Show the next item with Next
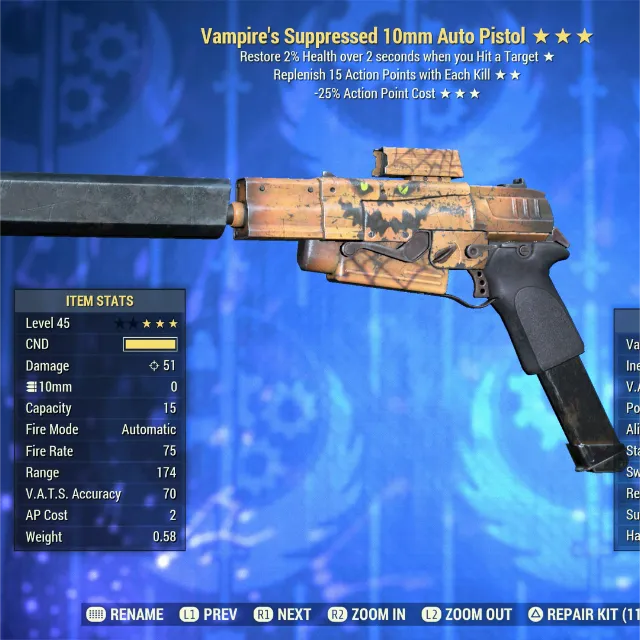640x640 pixels. [x=283, y=614]
